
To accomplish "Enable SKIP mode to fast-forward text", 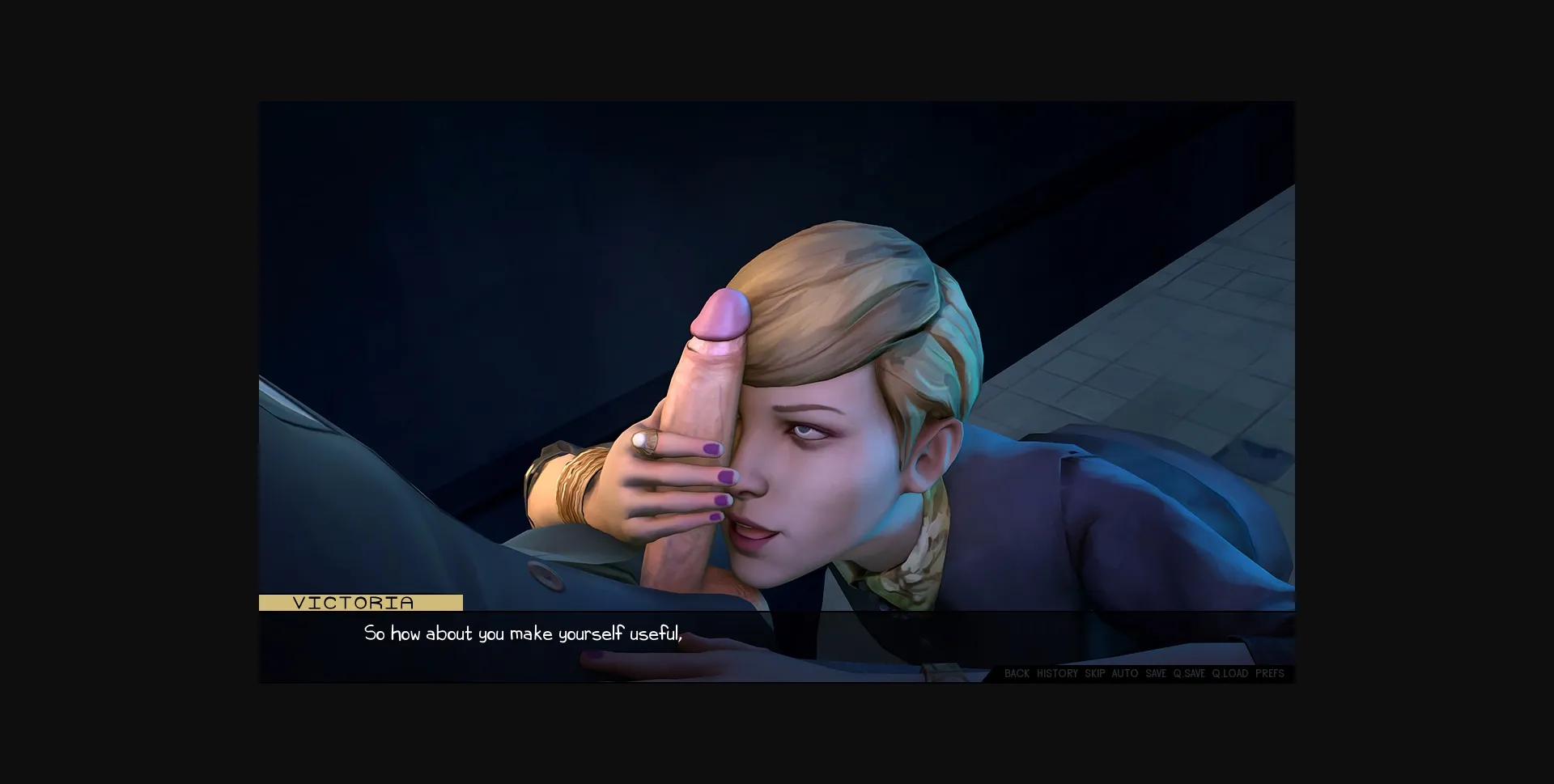I will coord(1095,673).
